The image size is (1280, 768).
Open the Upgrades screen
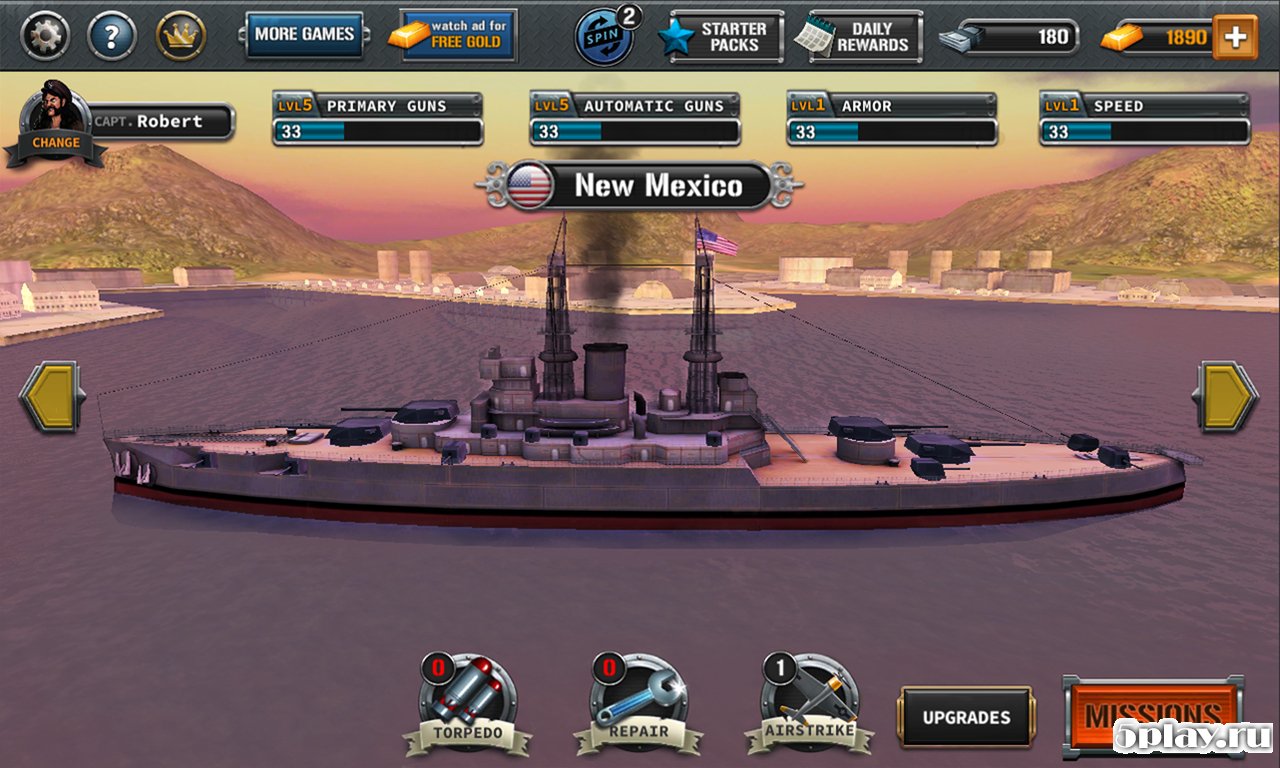[966, 717]
